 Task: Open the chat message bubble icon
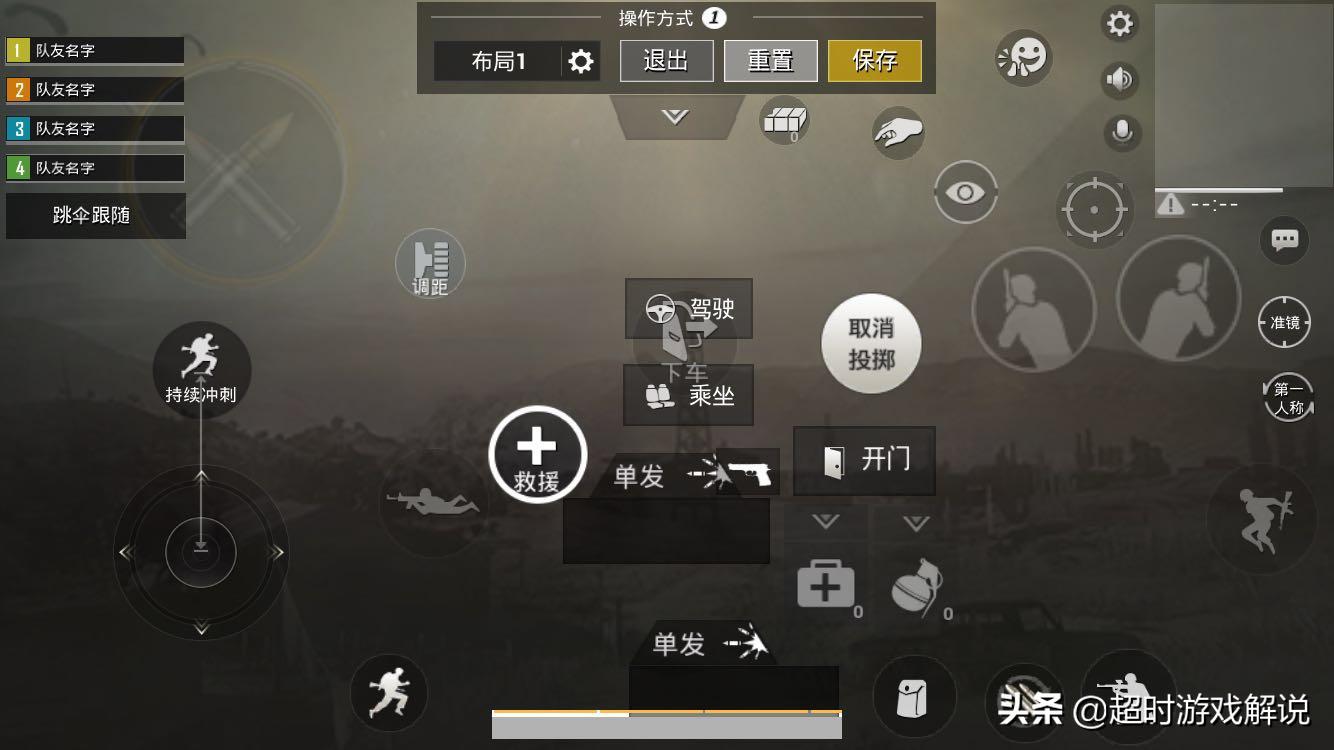pyautogui.click(x=1284, y=240)
